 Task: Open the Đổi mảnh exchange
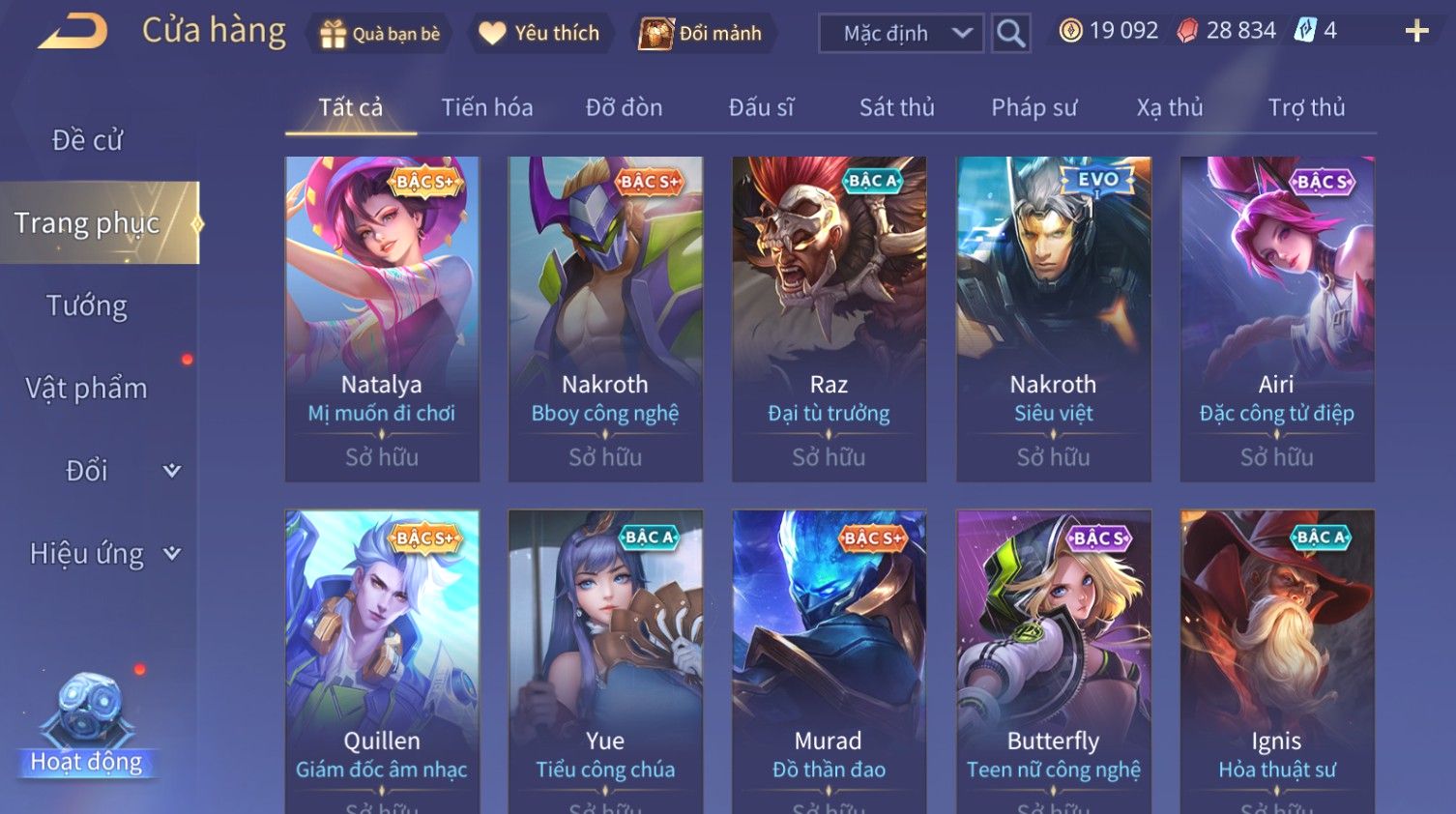click(x=701, y=34)
